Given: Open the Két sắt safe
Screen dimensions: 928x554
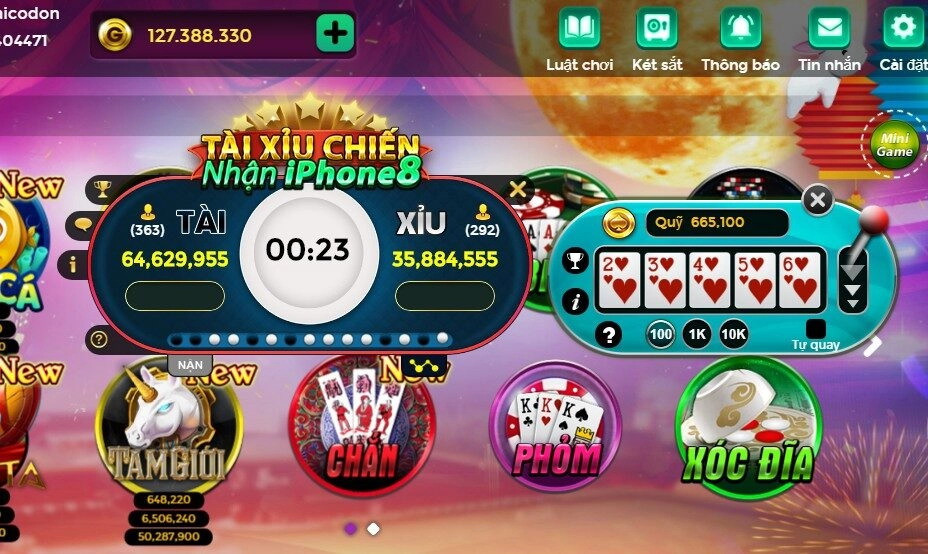Looking at the screenshot, I should tap(657, 28).
